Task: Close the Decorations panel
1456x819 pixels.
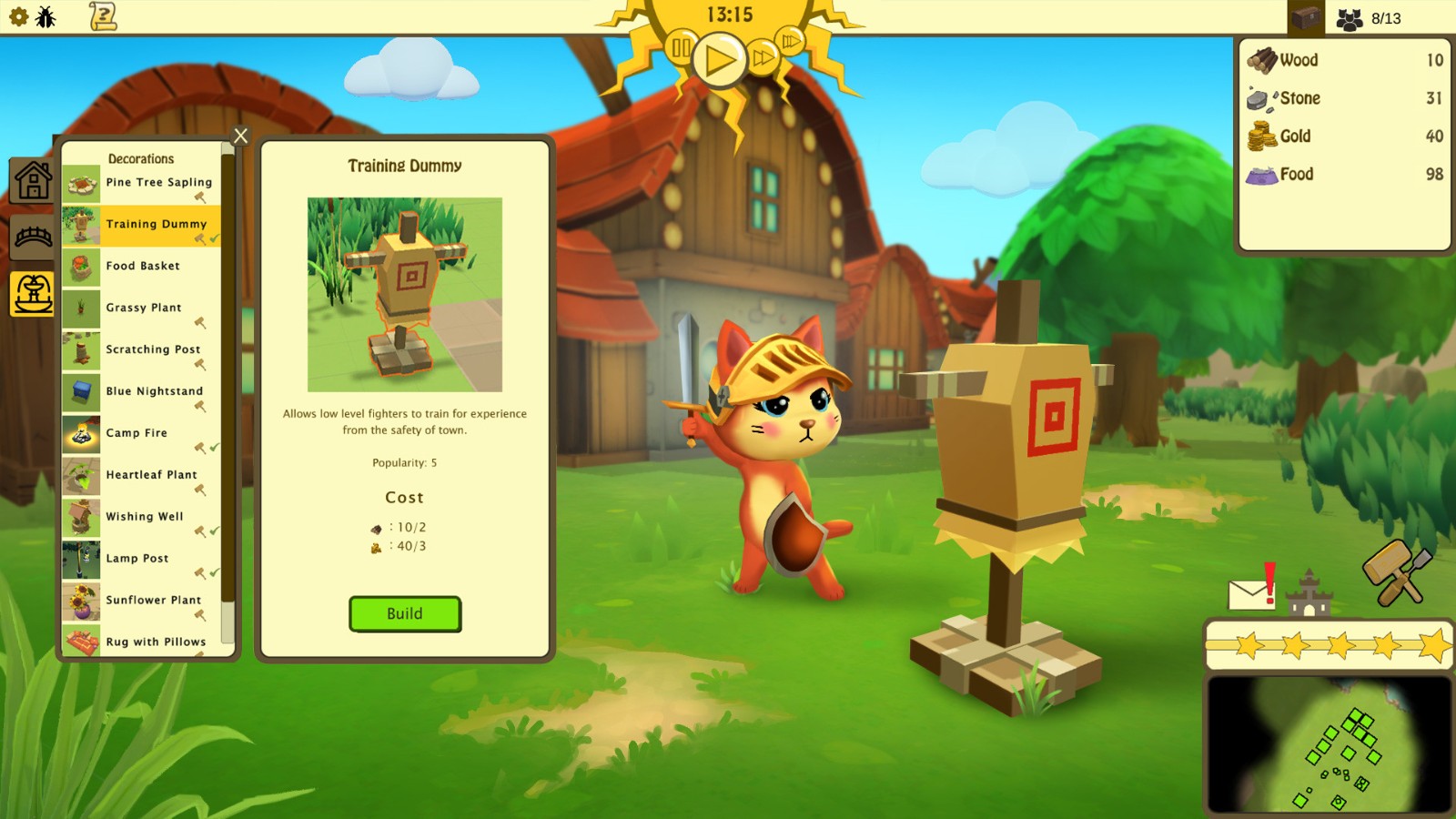Action: pyautogui.click(x=239, y=136)
